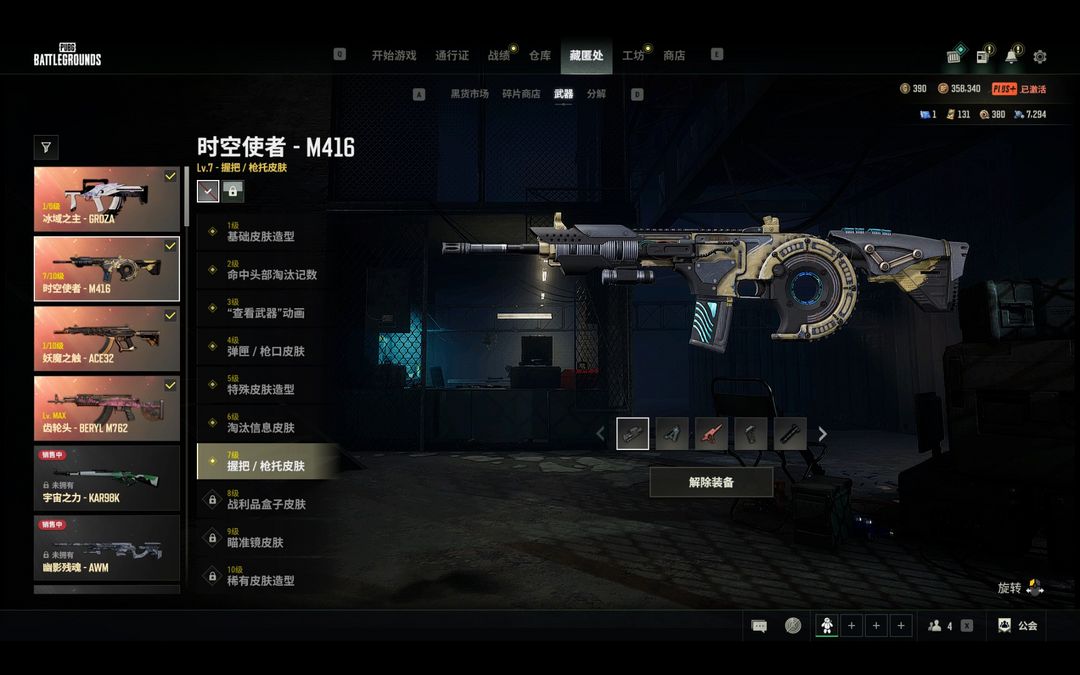Select the 齿轮头 BERYL M762 skin
The image size is (1080, 675).
[107, 409]
